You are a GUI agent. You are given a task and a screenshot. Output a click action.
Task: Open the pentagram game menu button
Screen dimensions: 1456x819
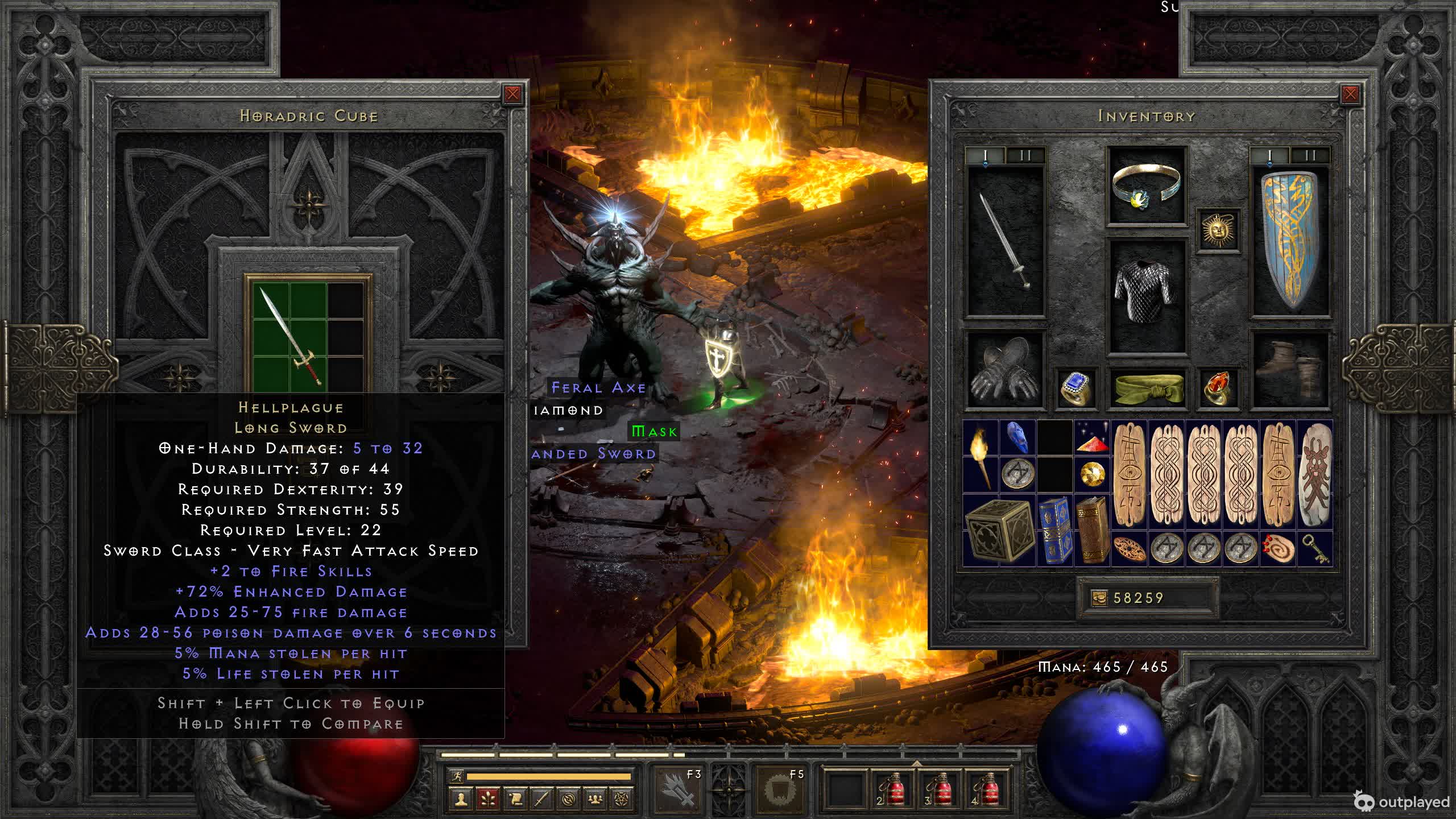(x=622, y=800)
